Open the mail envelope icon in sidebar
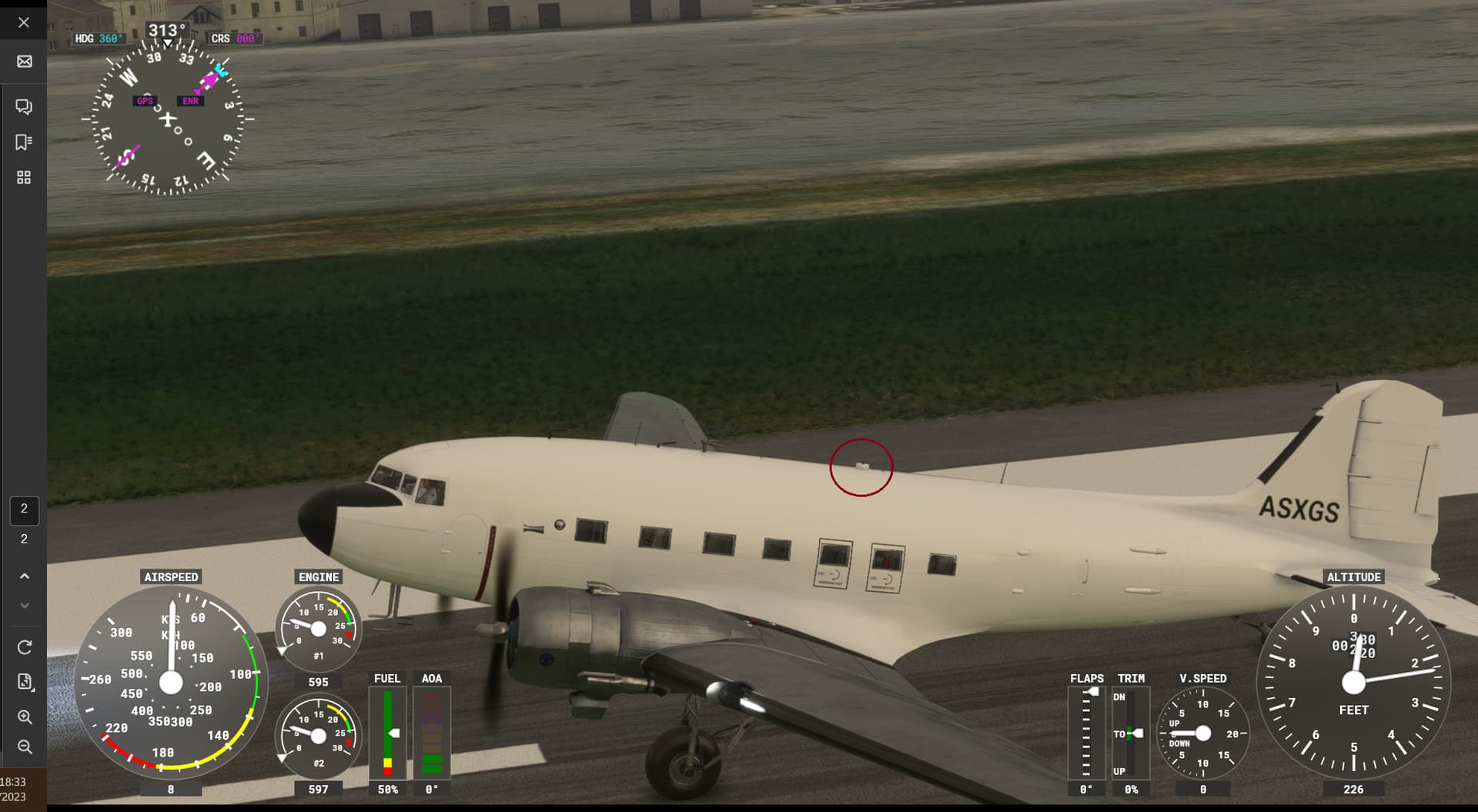 pos(24,61)
